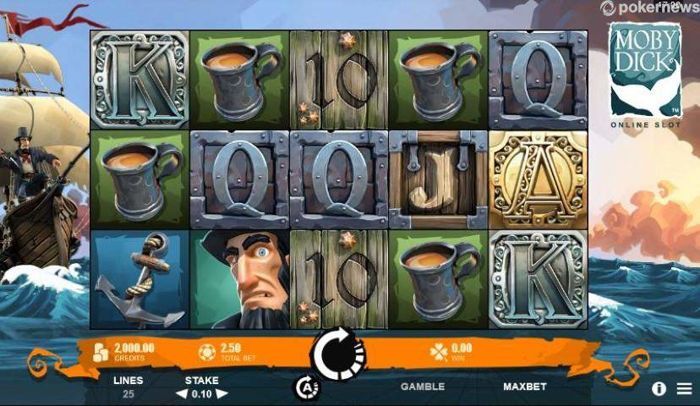Viewport: 700px width, 406px height.
Task: Decrease the stake with the left arrow
Action: (x=183, y=394)
